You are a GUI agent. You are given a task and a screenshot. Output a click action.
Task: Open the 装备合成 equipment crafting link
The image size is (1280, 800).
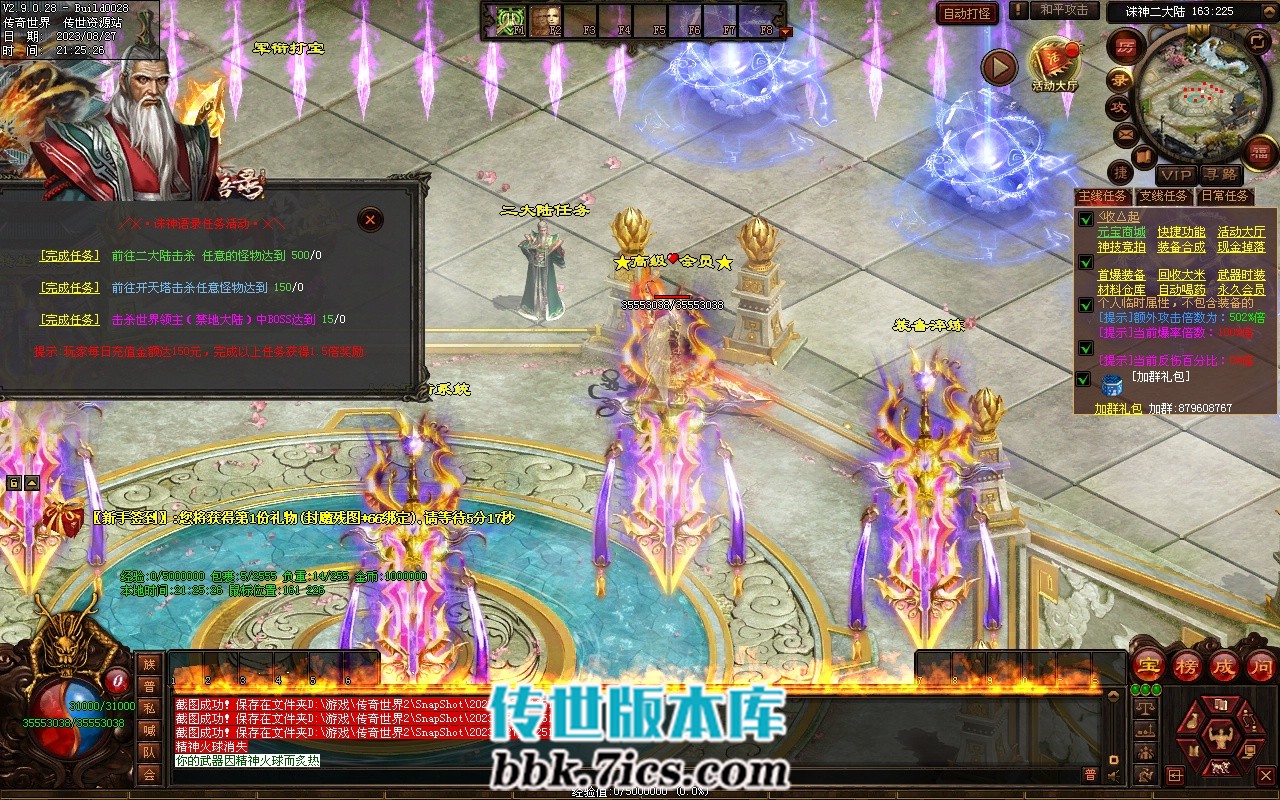coord(1181,247)
